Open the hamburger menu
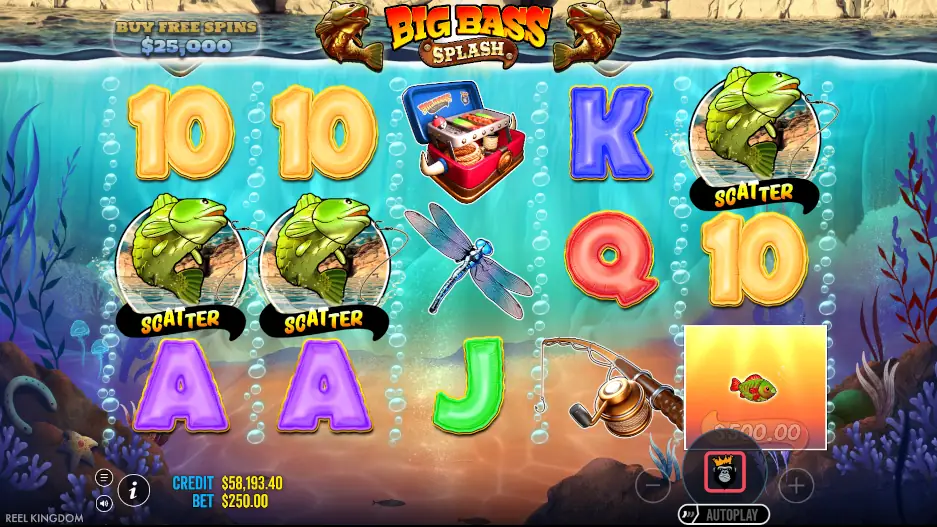Viewport: 937px width, 527px height. coord(104,477)
